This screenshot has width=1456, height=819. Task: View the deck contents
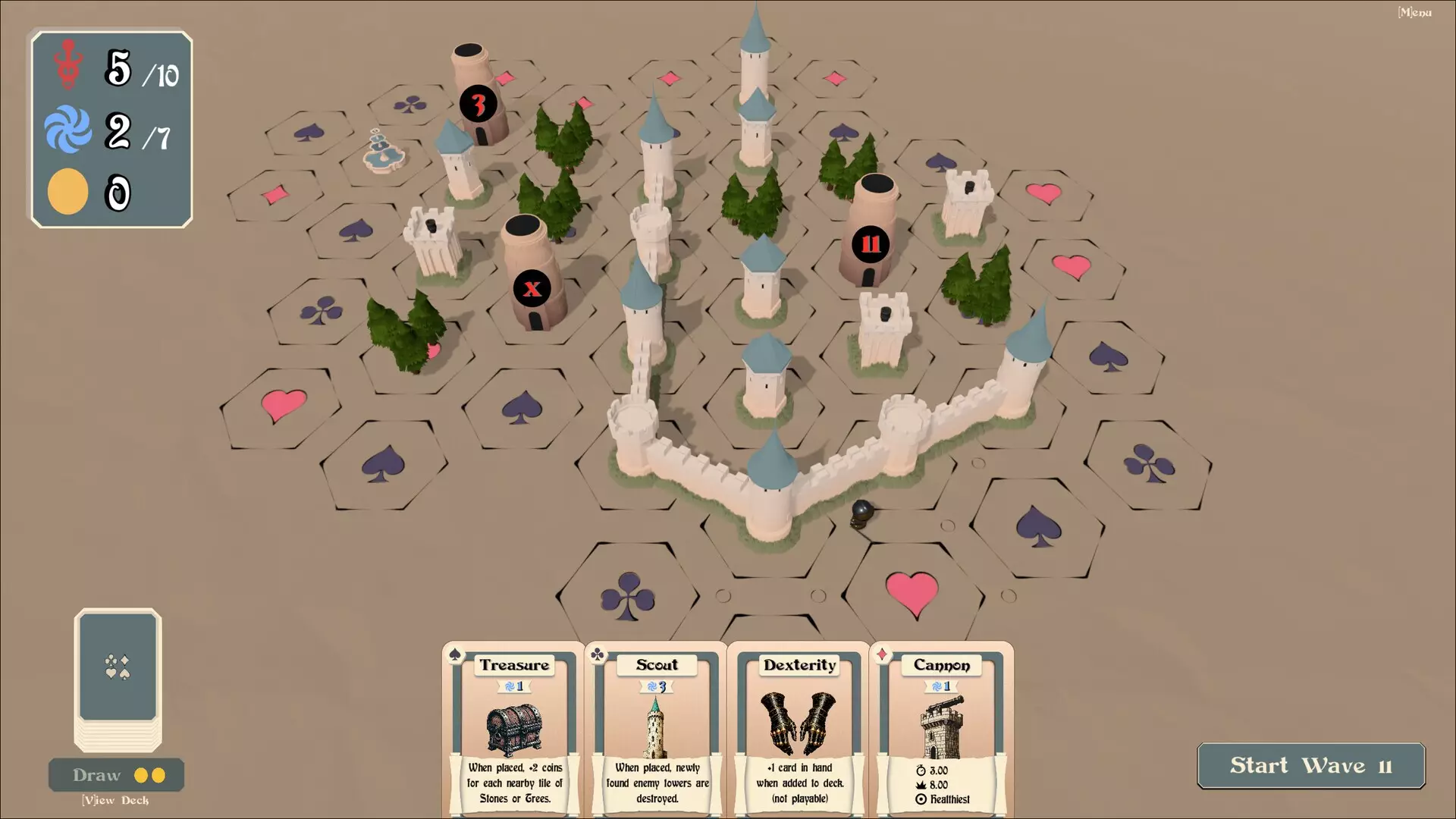point(115,801)
